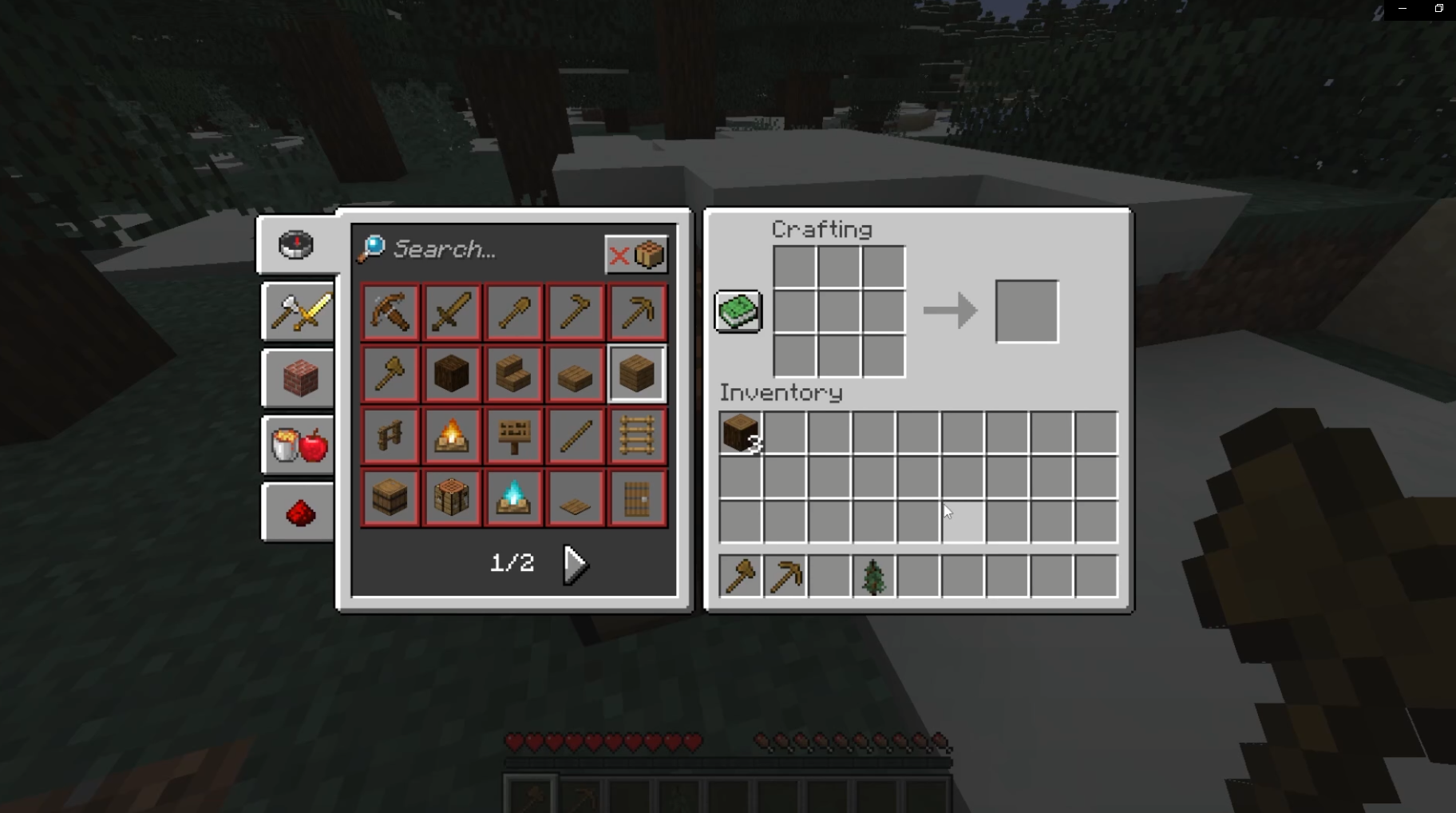Open the food recipes tab
The width and height of the screenshot is (1456, 813).
coord(298,445)
